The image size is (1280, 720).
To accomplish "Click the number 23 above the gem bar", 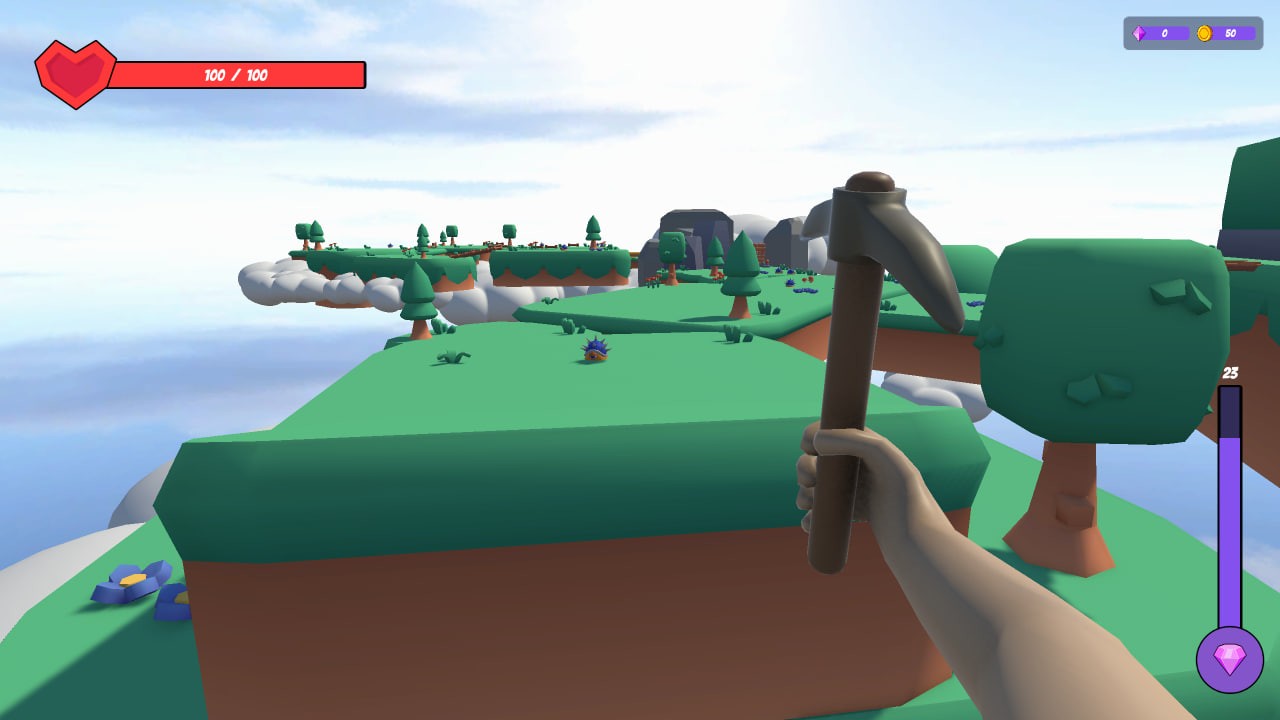I will (1230, 372).
